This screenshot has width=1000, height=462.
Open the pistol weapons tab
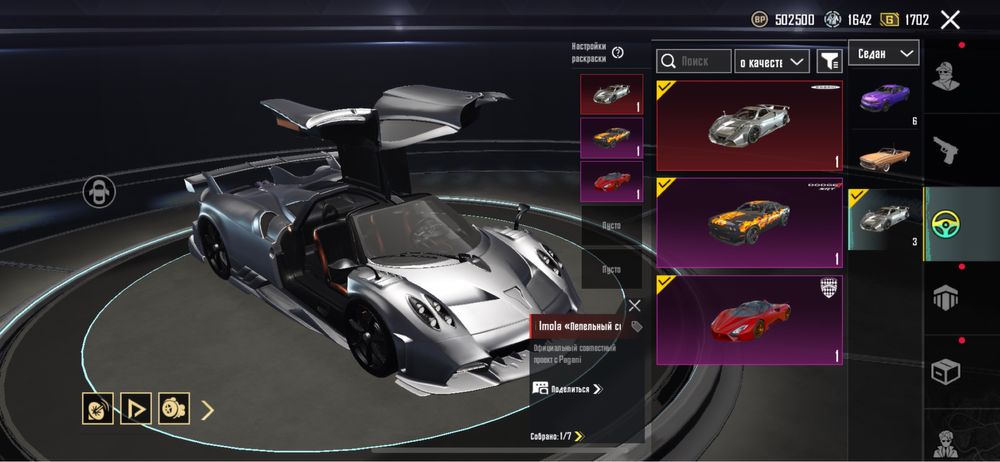tap(946, 148)
